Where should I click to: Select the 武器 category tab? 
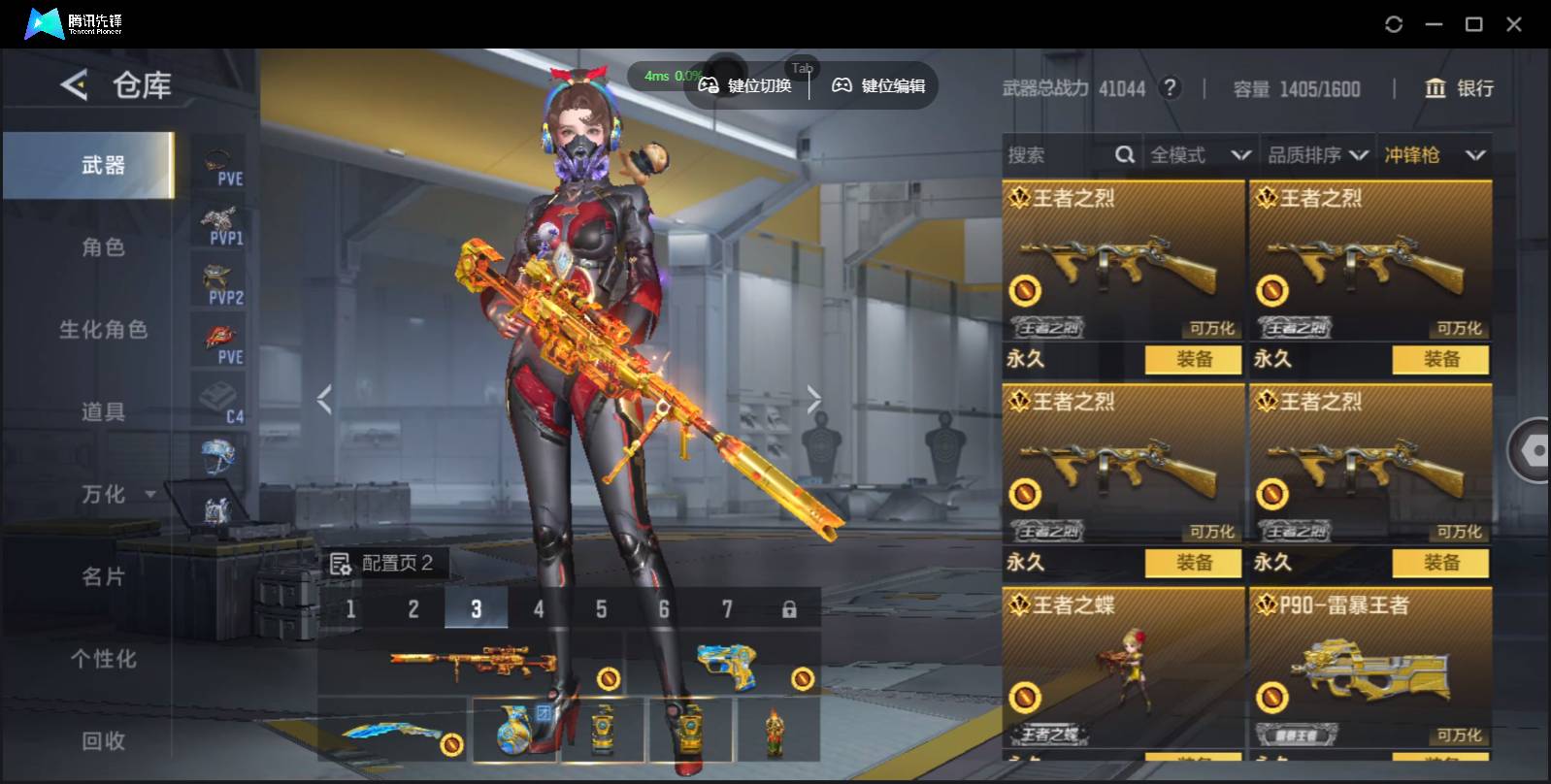102,166
